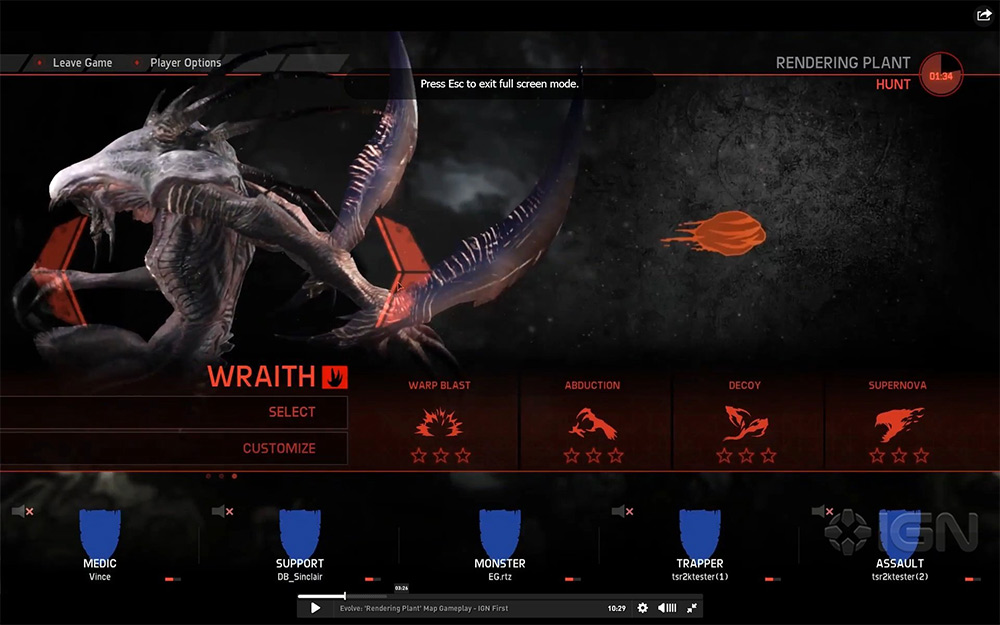Open video player settings gear

point(643,608)
